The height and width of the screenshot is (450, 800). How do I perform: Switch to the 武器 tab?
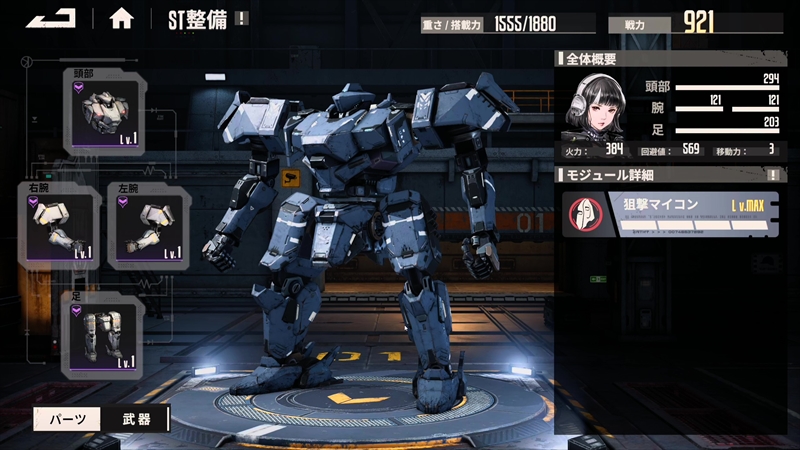(136, 419)
